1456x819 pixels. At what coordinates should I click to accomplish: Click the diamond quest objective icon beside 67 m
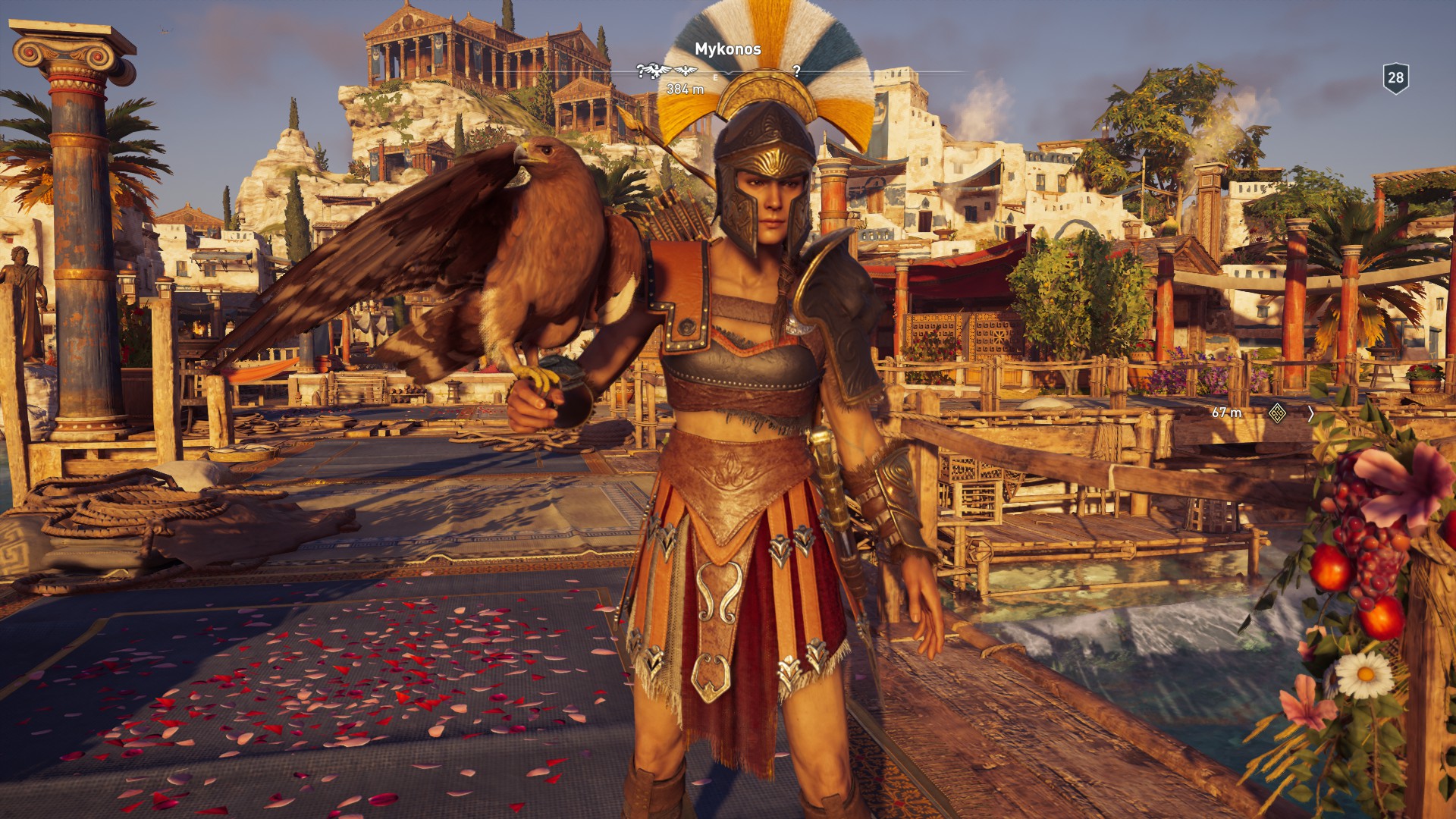pos(1279,414)
